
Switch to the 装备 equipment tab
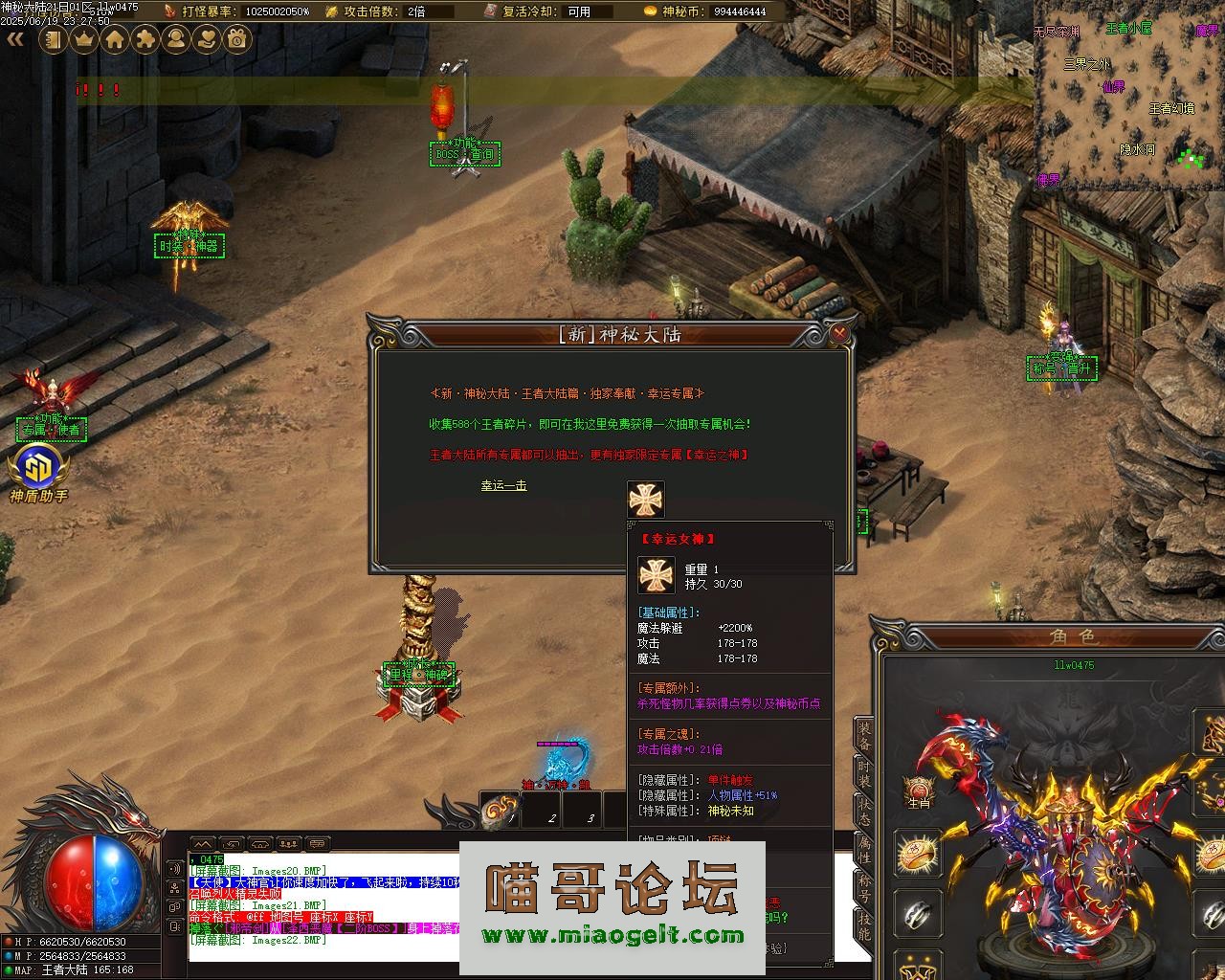[863, 737]
